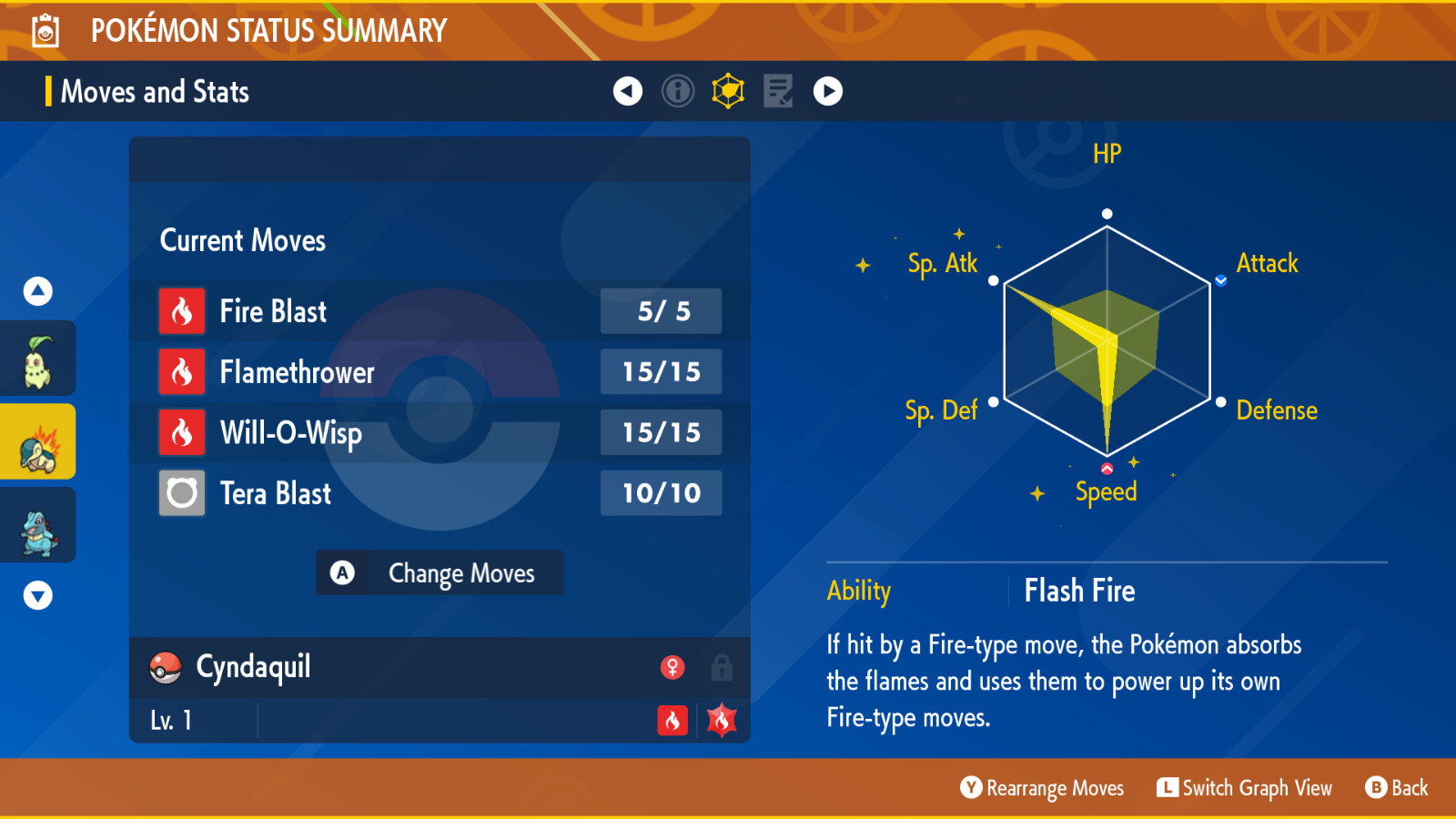Go to the next summary page arrow
The width and height of the screenshot is (1456, 819).
[828, 91]
